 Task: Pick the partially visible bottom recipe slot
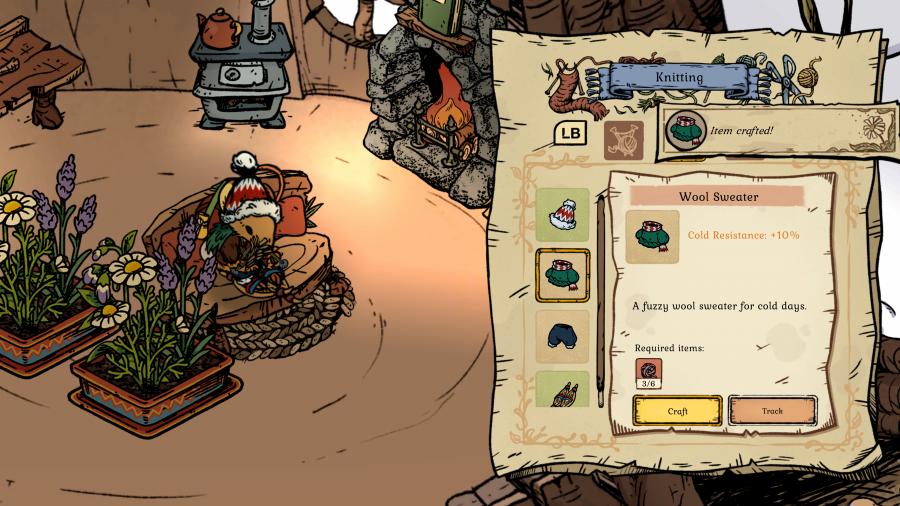[x=562, y=391]
